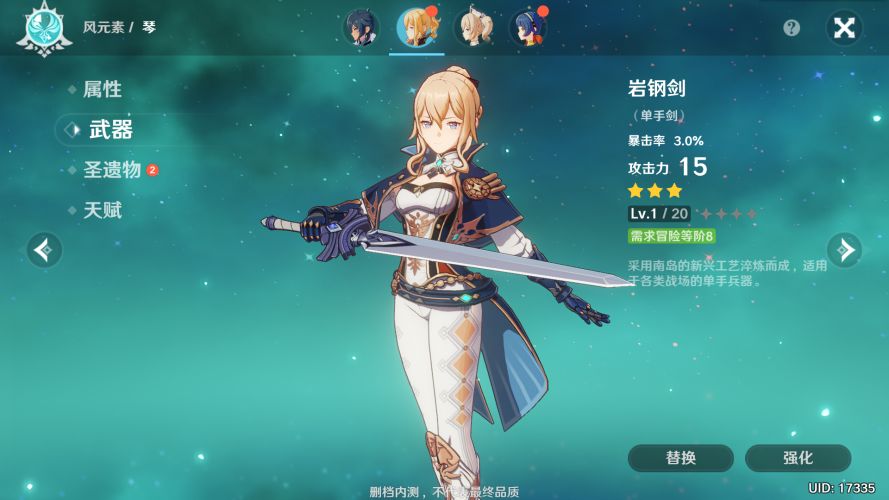Choose the pale blonde ponytail character portrait
Screen dimensions: 889x500
tap(473, 28)
